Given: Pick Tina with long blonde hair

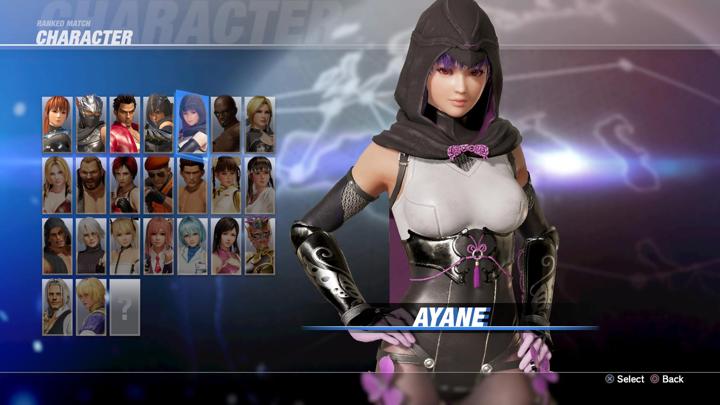Looking at the screenshot, I should (x=57, y=185).
